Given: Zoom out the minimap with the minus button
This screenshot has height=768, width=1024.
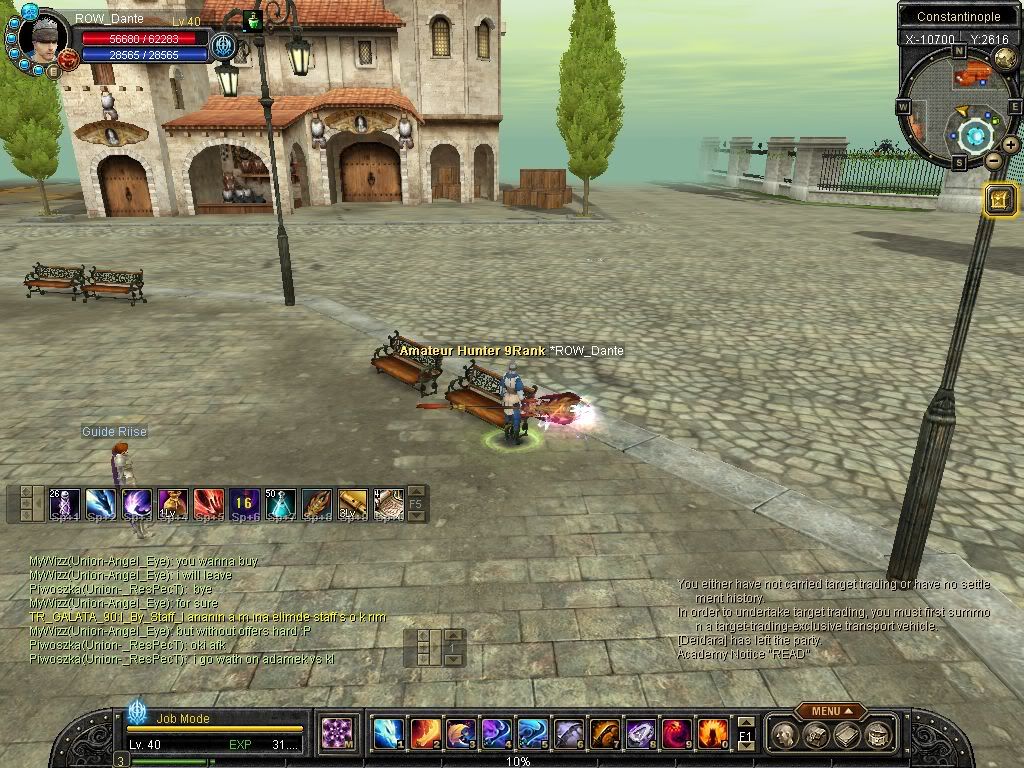Looking at the screenshot, I should click(x=993, y=160).
